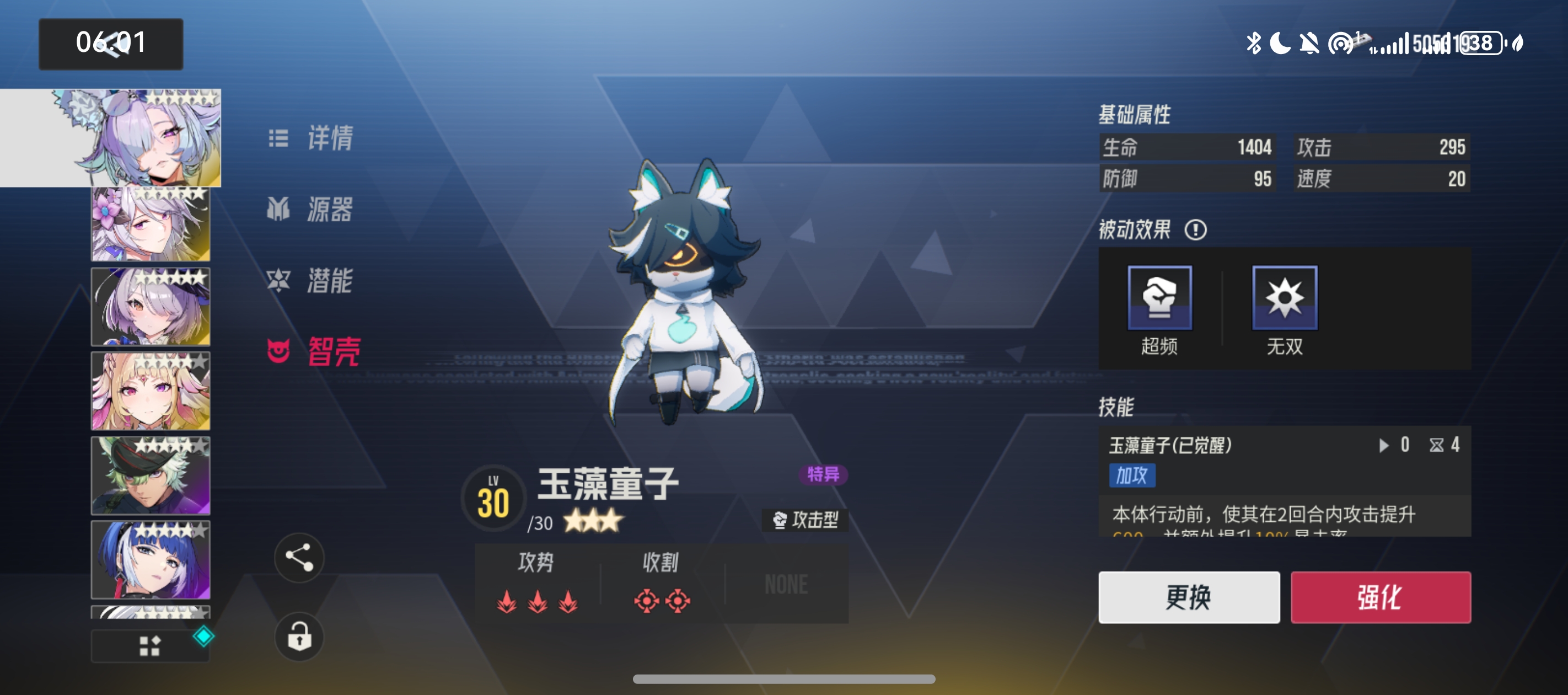Open the 详情 details tab
The height and width of the screenshot is (695, 1568).
point(312,139)
